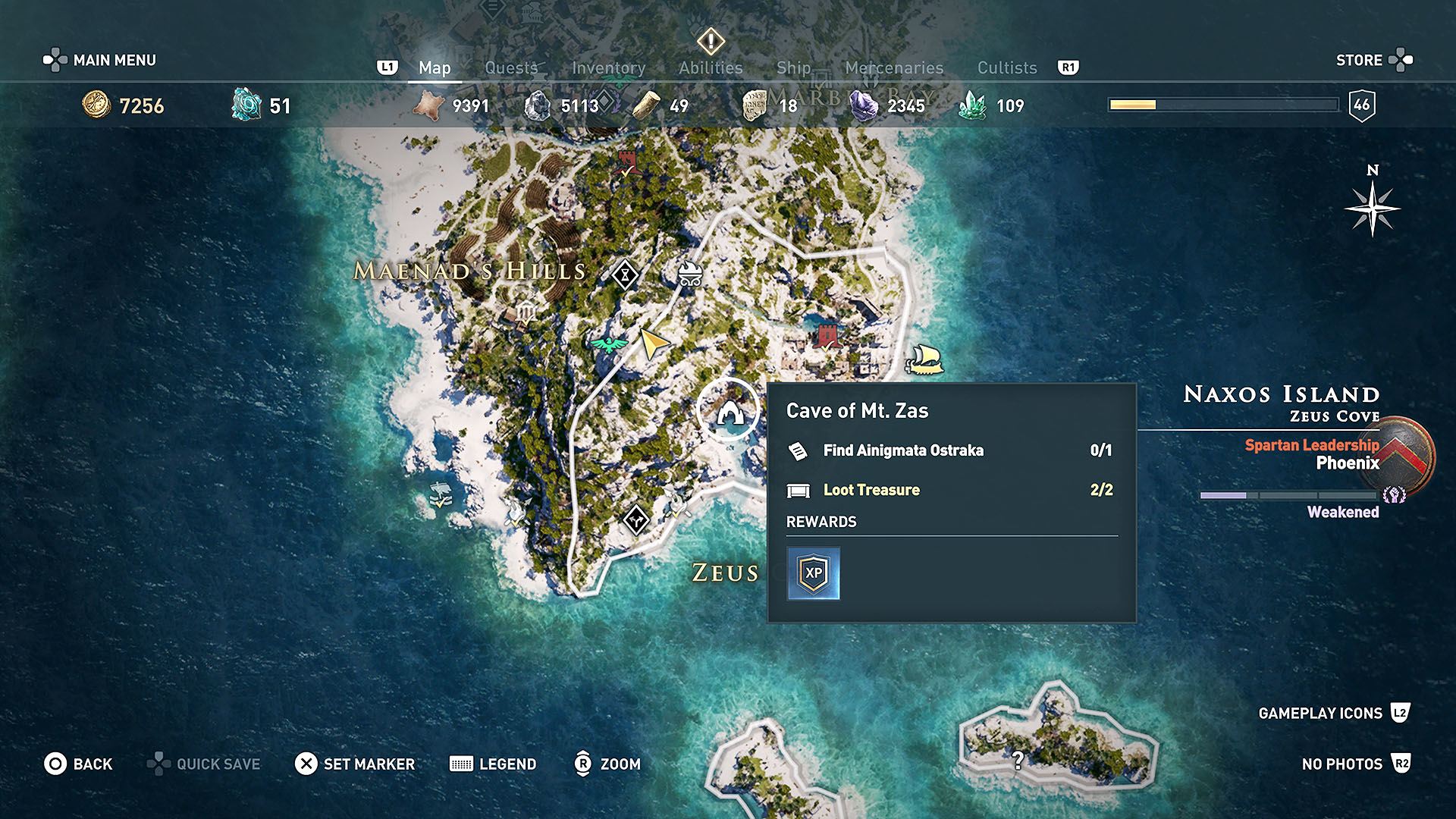Select the Abilities tab

click(x=711, y=67)
